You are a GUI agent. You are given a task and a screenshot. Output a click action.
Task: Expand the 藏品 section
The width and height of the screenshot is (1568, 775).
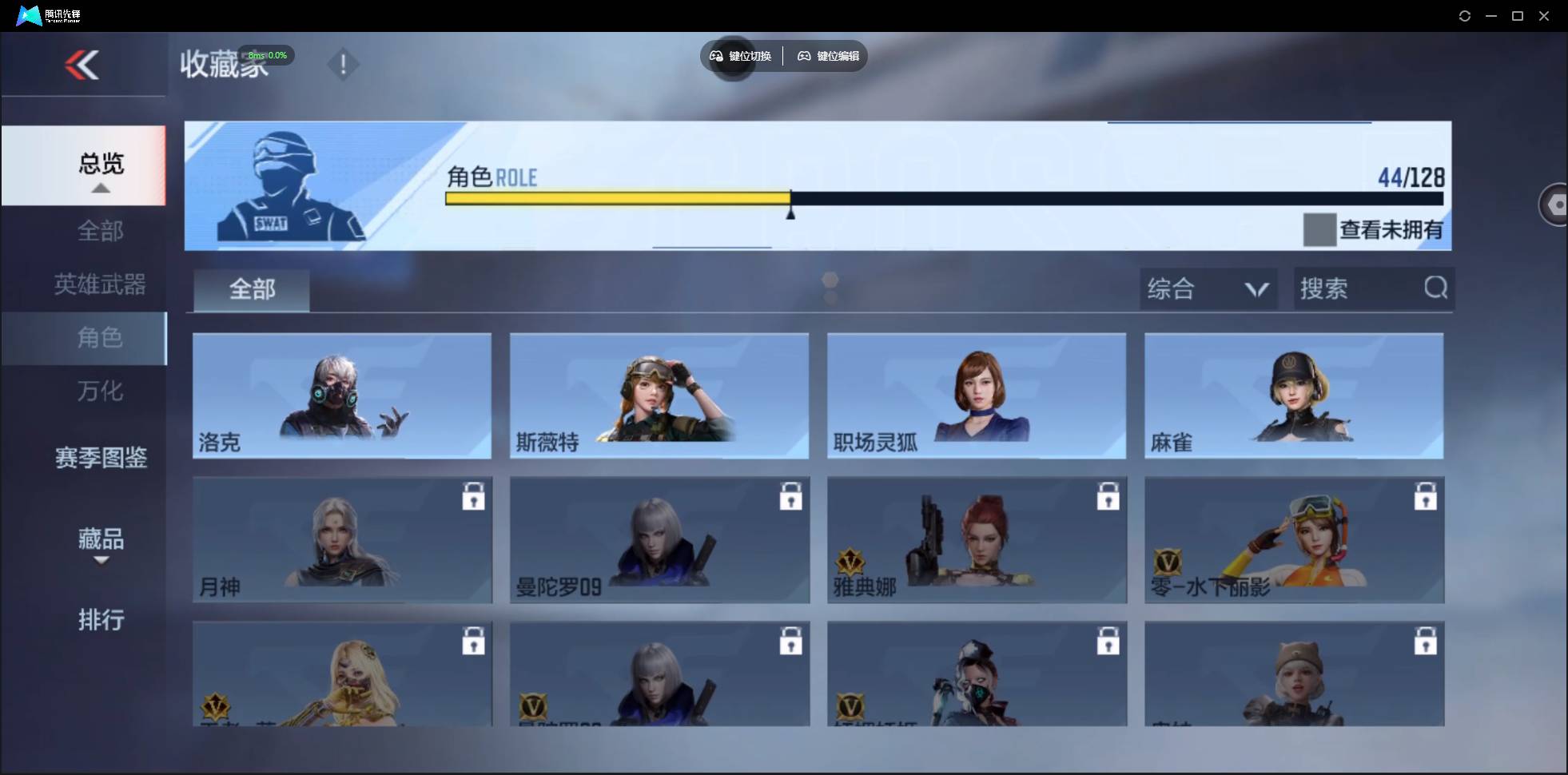click(x=100, y=541)
